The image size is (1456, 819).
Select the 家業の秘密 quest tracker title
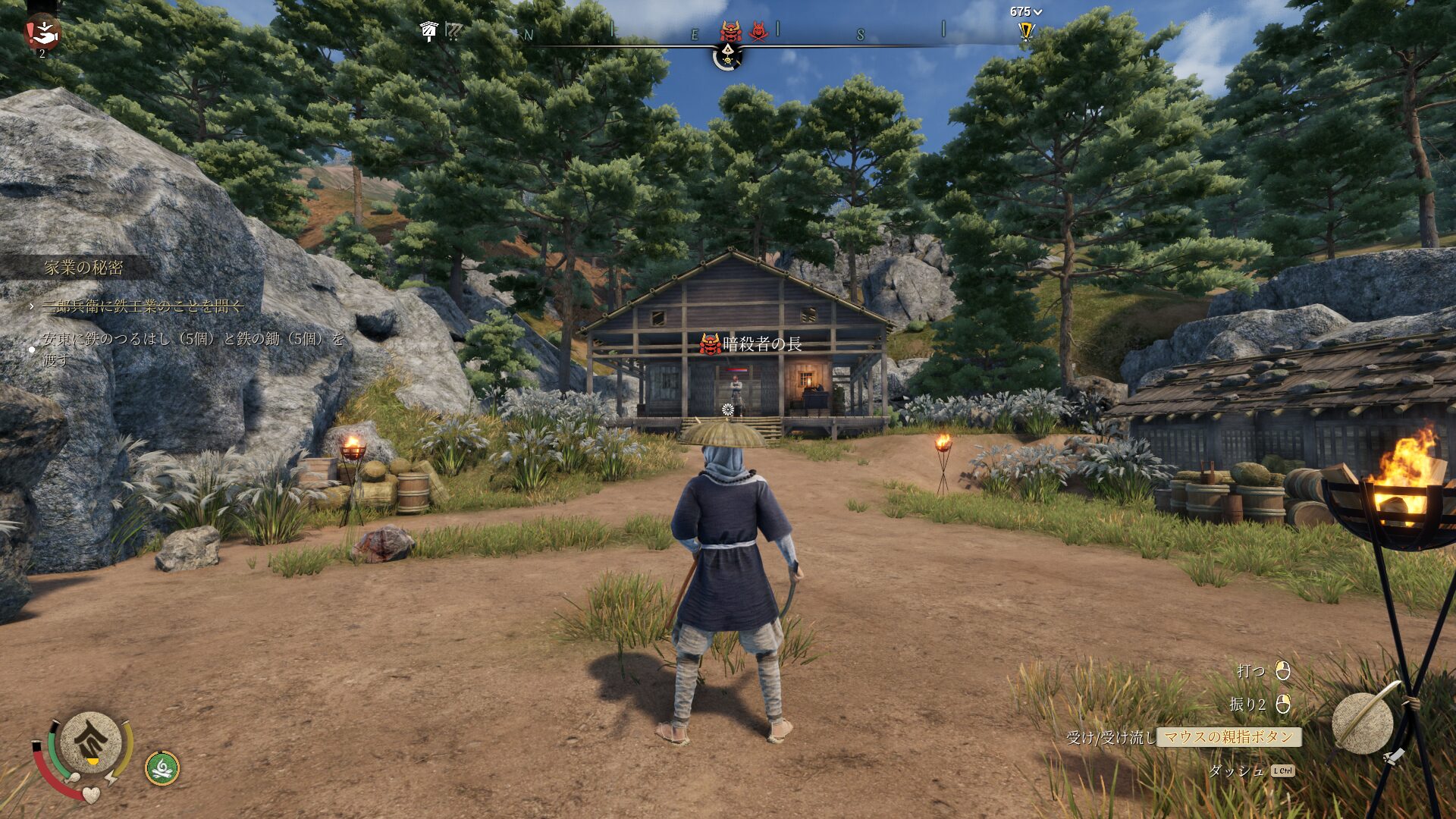coord(83,267)
